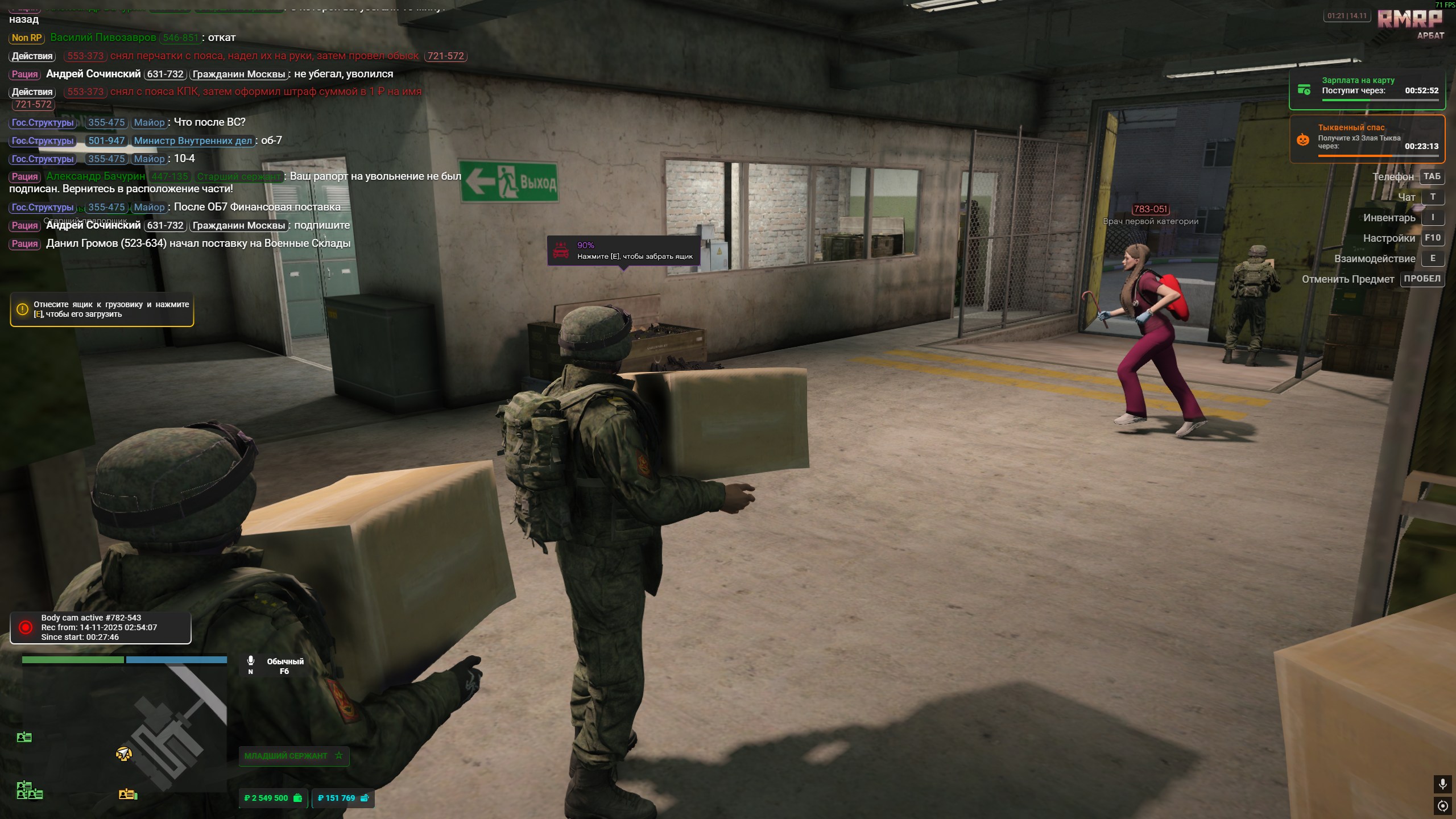Open the Тыквенный спас event panel
This screenshot has height=819, width=1456.
1367,139
